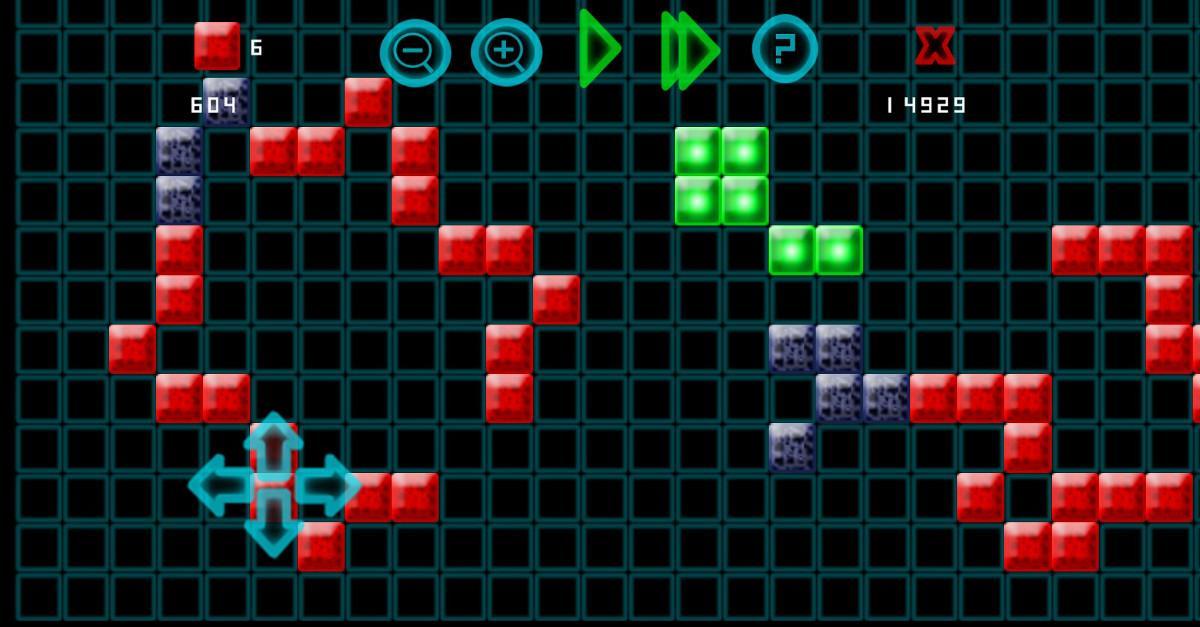Activate the fast-forward double arrow
Image resolution: width=1200 pixels, height=627 pixels.
click(689, 50)
